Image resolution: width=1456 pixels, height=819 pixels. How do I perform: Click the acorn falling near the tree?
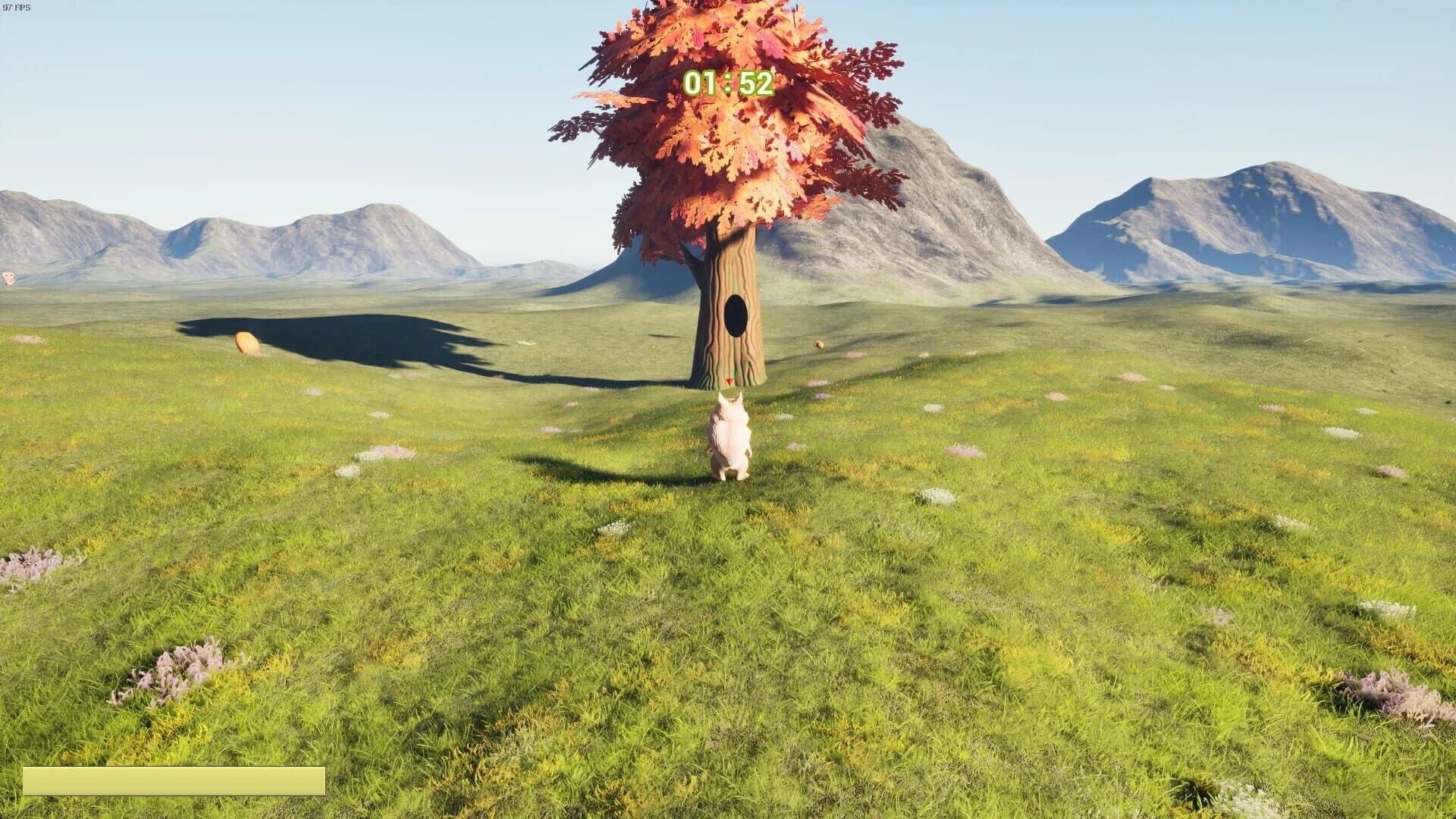pyautogui.click(x=819, y=345)
